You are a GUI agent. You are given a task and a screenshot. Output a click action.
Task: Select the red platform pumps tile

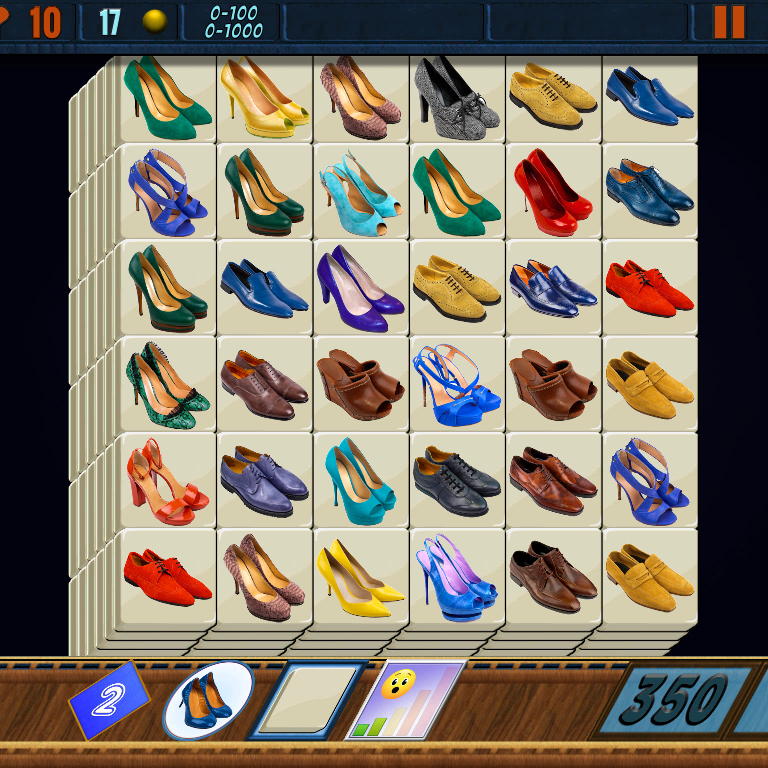(552, 191)
